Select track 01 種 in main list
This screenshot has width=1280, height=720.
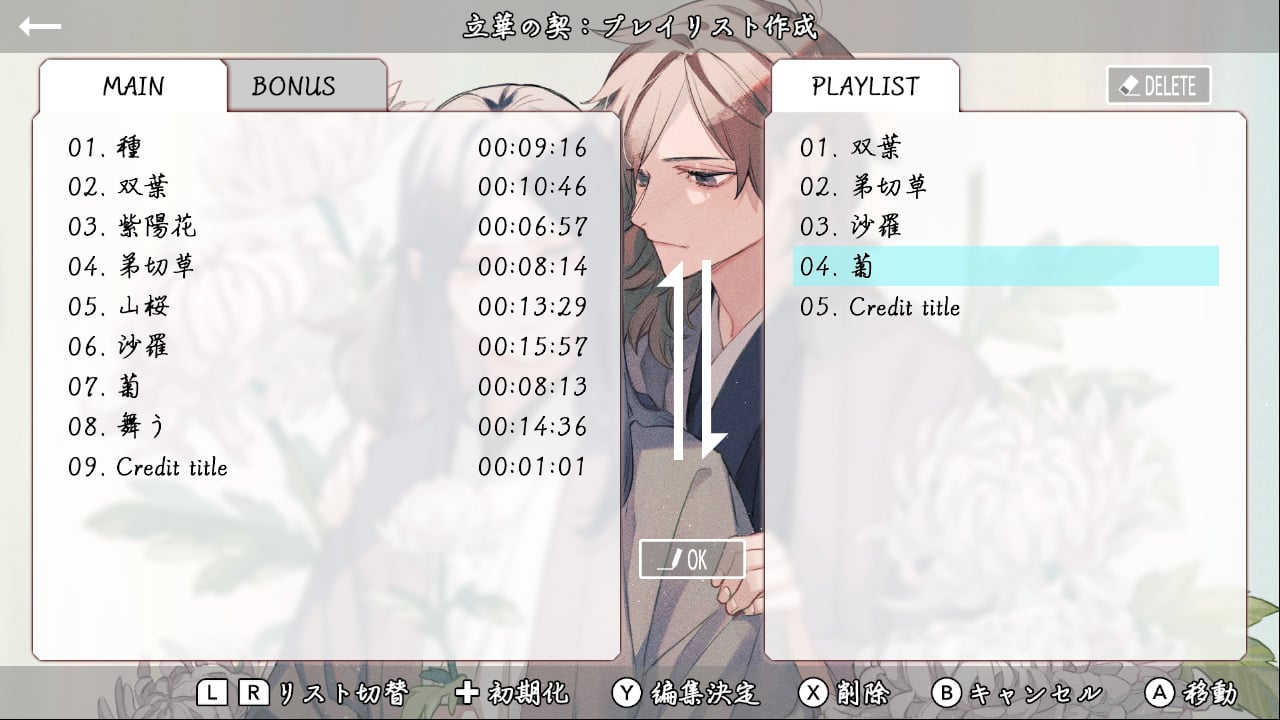pos(326,148)
